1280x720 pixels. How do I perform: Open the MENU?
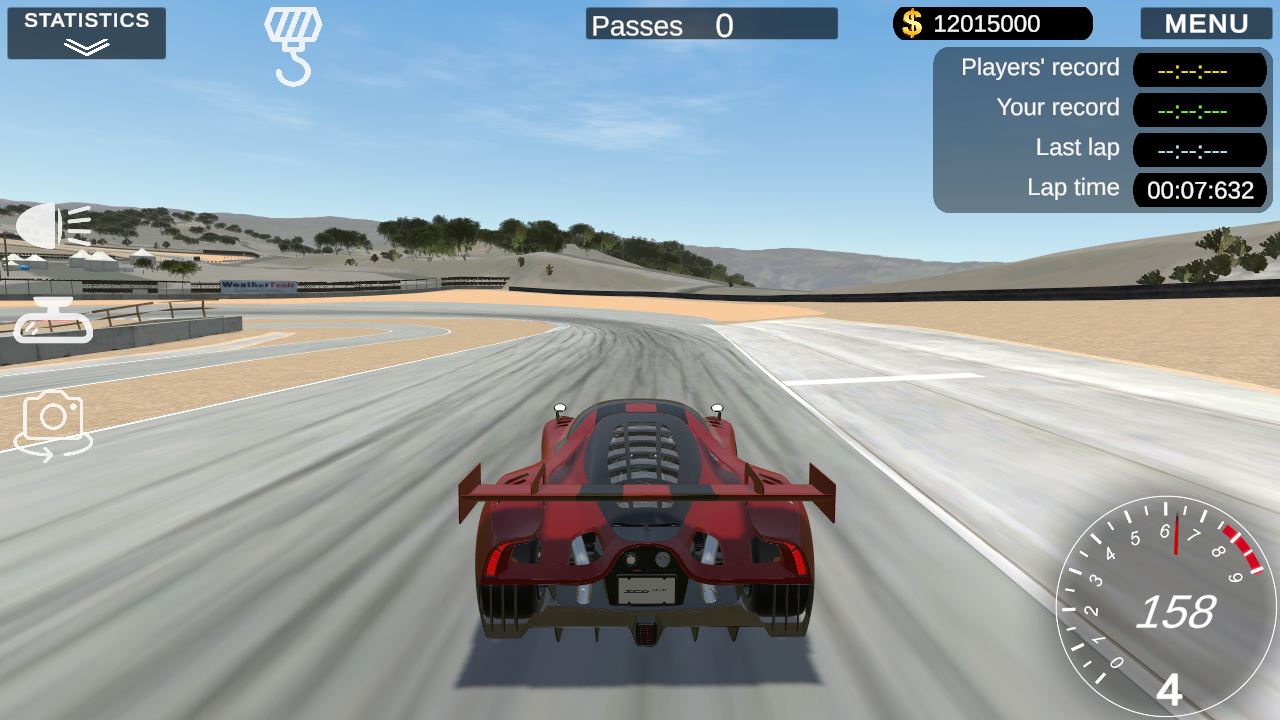pos(1205,23)
